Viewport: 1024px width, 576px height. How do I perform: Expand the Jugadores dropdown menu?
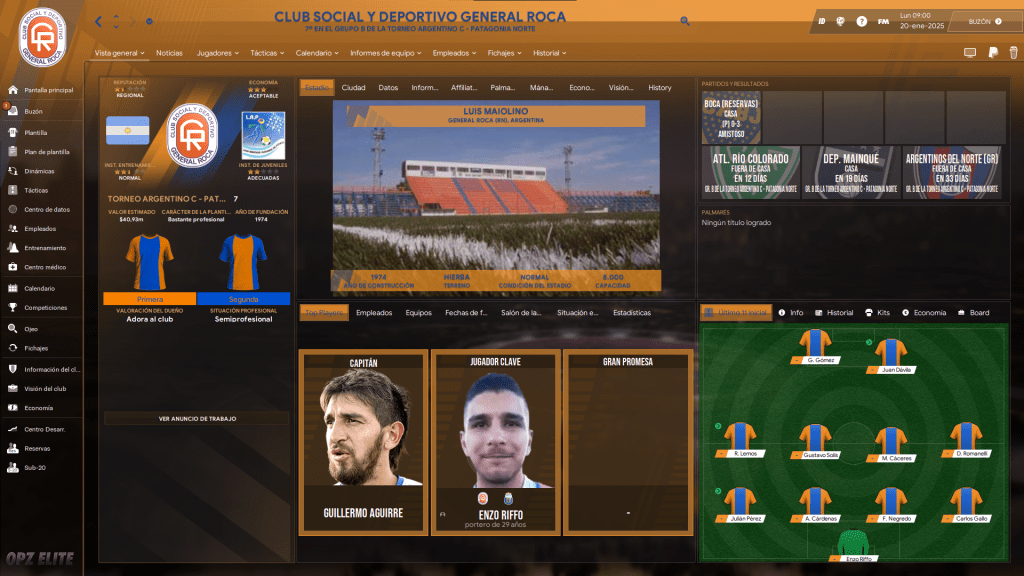pyautogui.click(x=217, y=52)
